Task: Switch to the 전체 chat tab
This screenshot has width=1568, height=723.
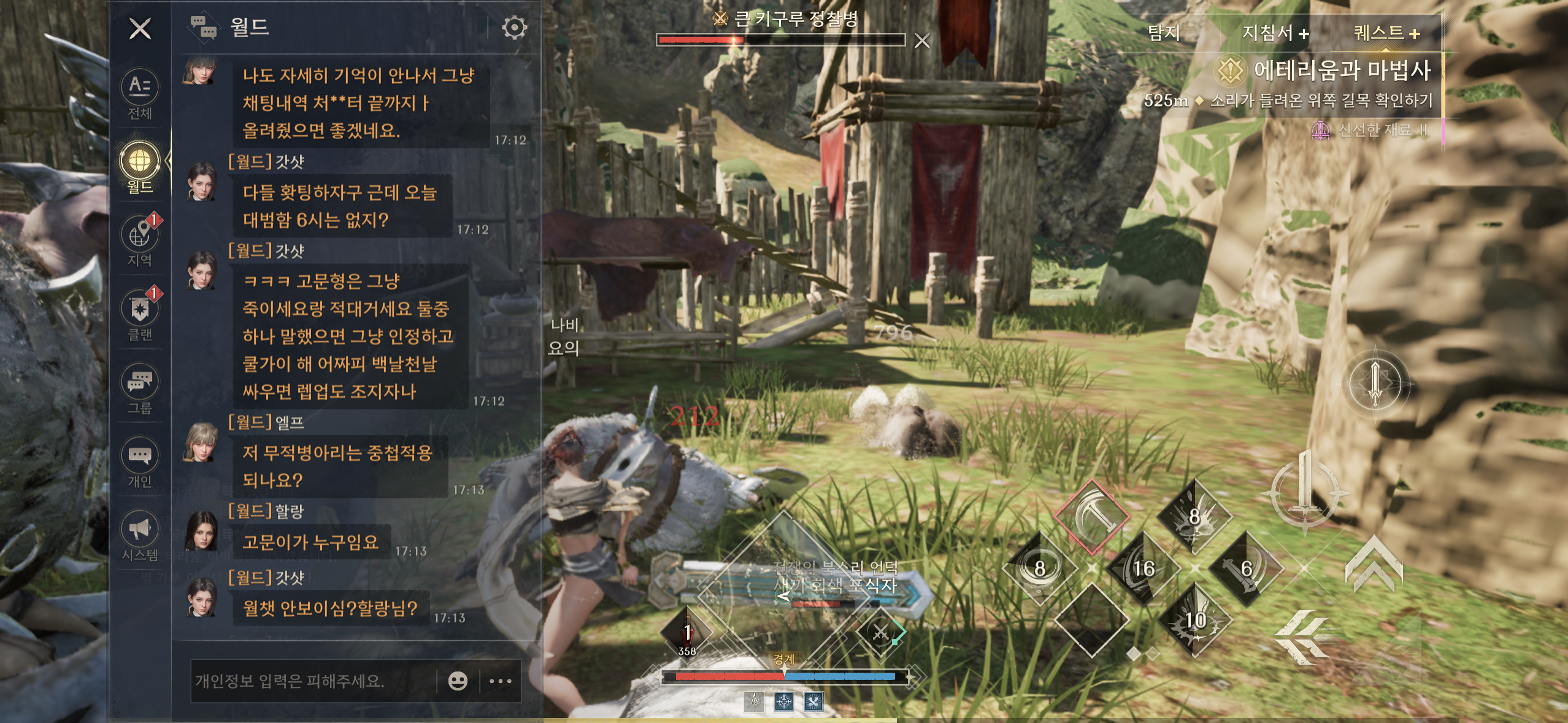Action: point(140,93)
